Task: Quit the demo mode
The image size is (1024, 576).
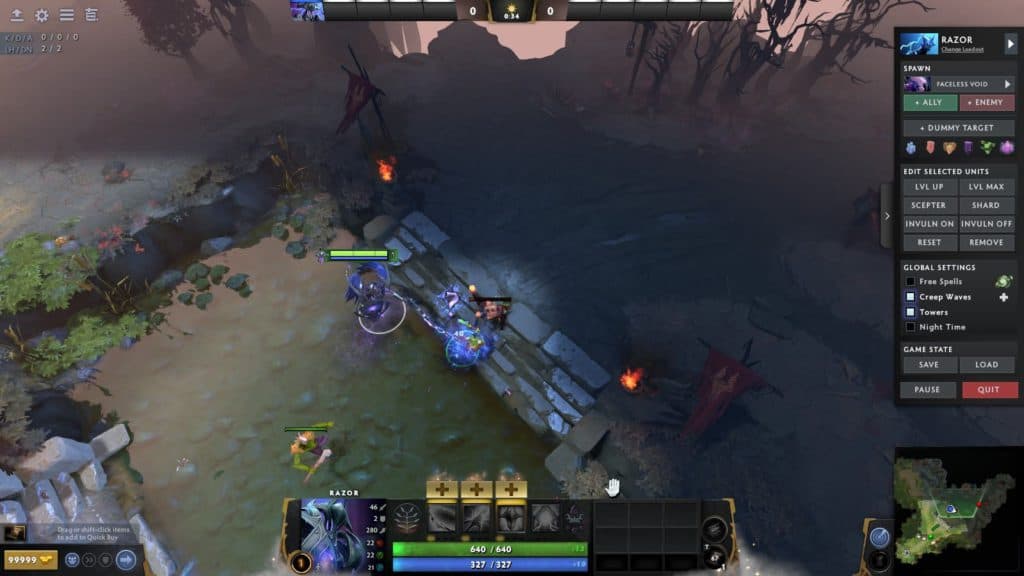Action: tap(990, 390)
